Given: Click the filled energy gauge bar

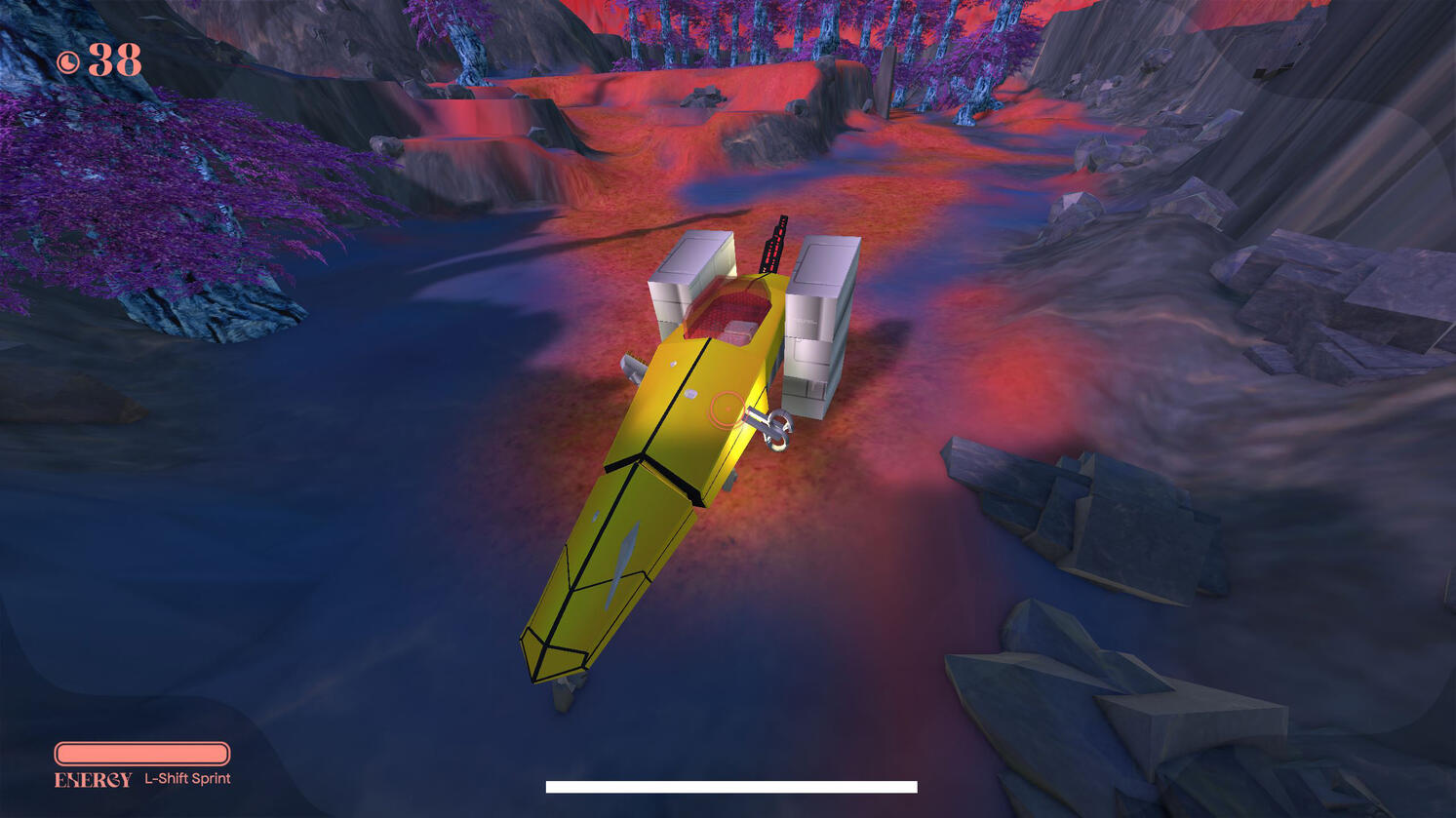Looking at the screenshot, I should click(142, 754).
